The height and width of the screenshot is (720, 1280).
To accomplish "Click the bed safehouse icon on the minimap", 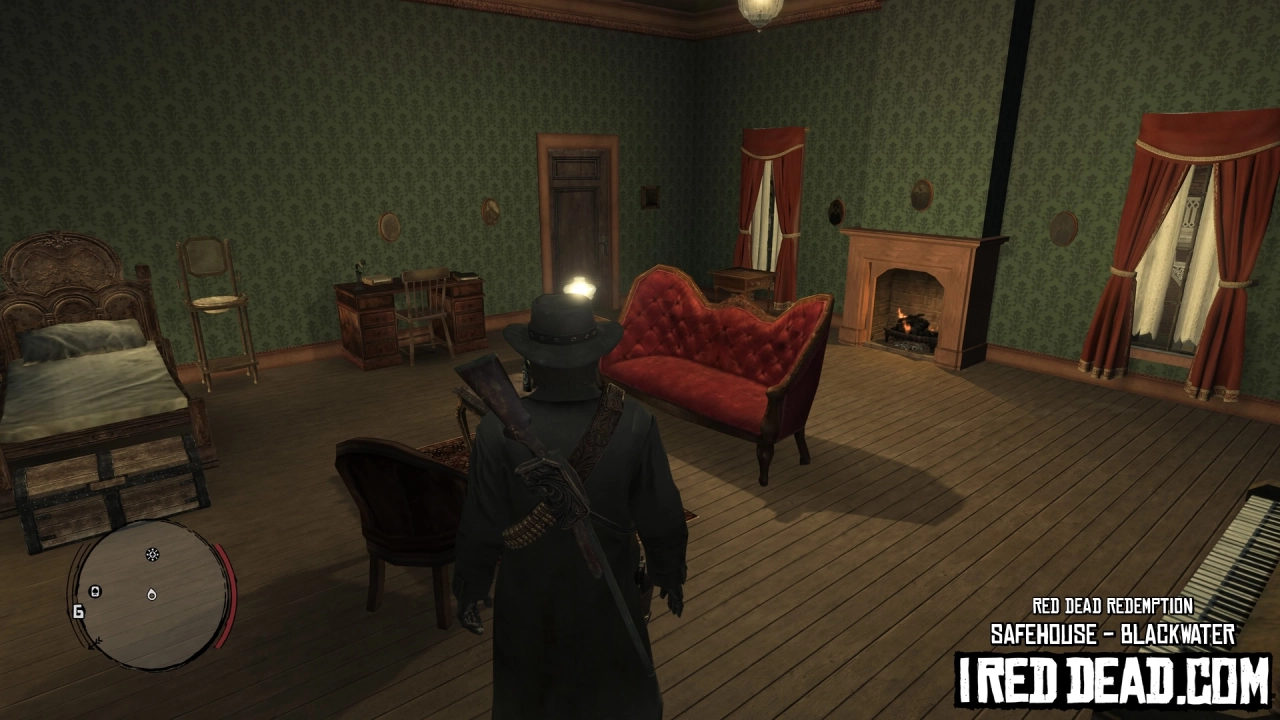I will pos(95,592).
